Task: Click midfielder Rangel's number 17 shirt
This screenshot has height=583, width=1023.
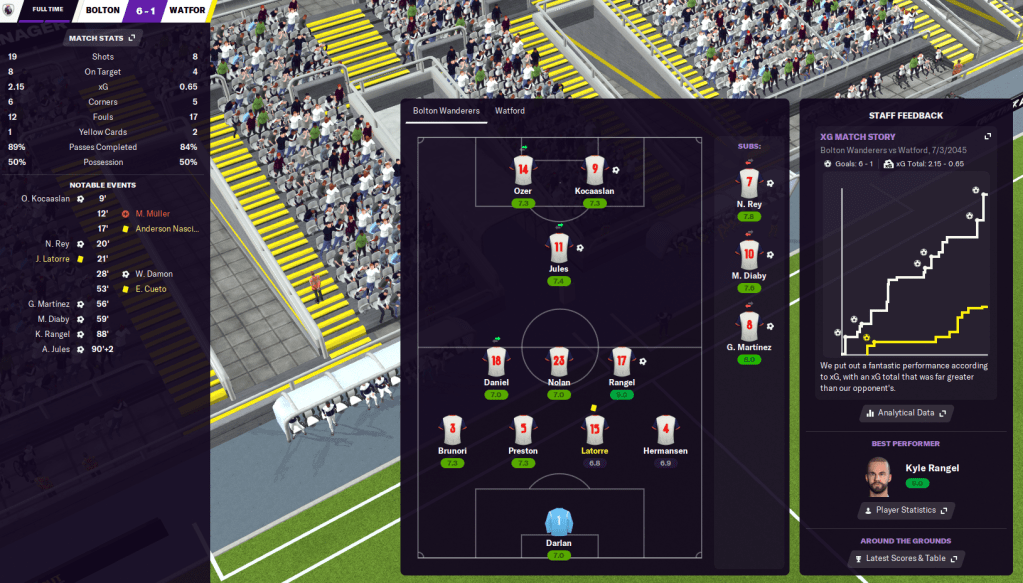Action: [621, 362]
